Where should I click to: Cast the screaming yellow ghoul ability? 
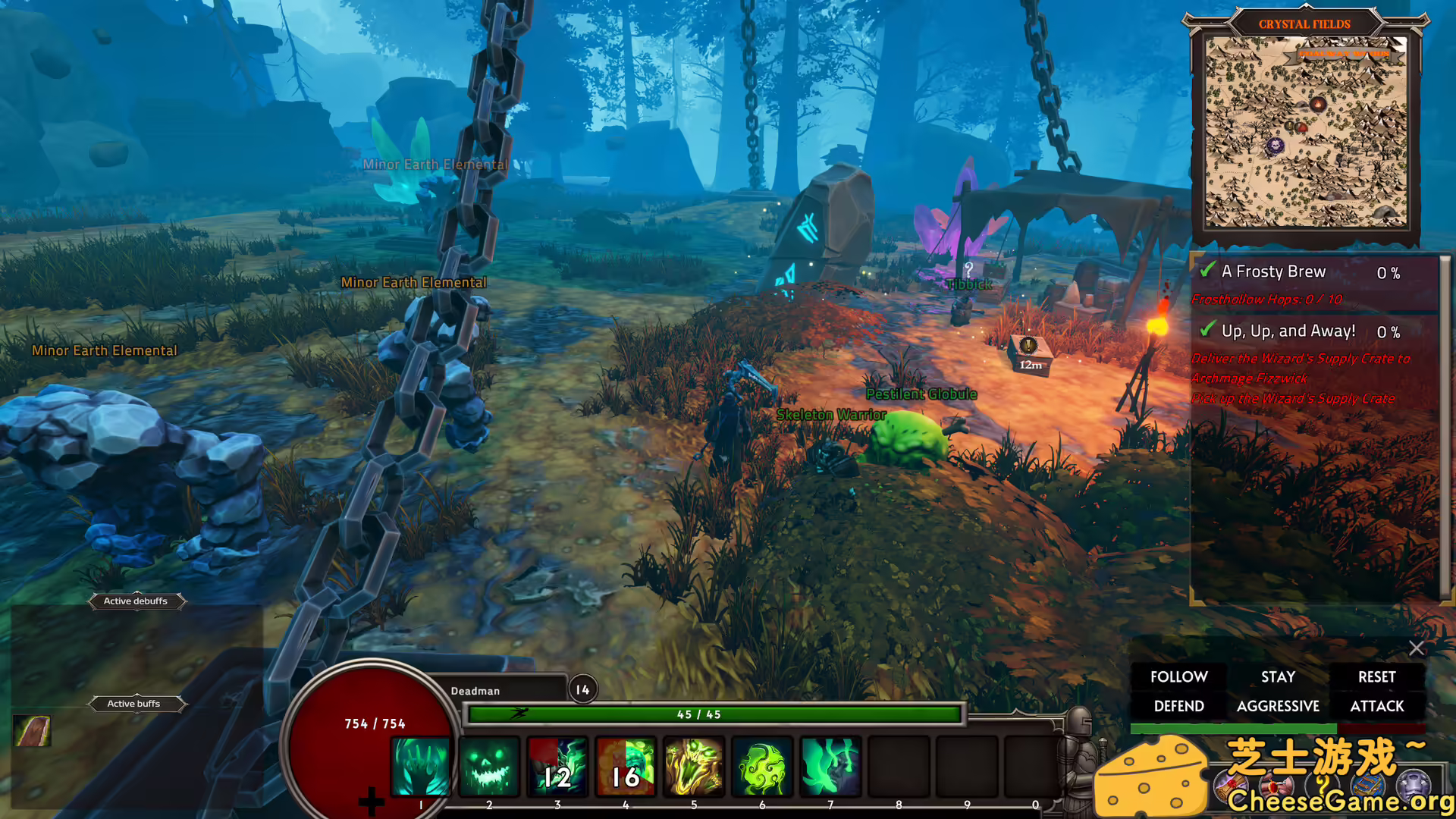(x=694, y=767)
